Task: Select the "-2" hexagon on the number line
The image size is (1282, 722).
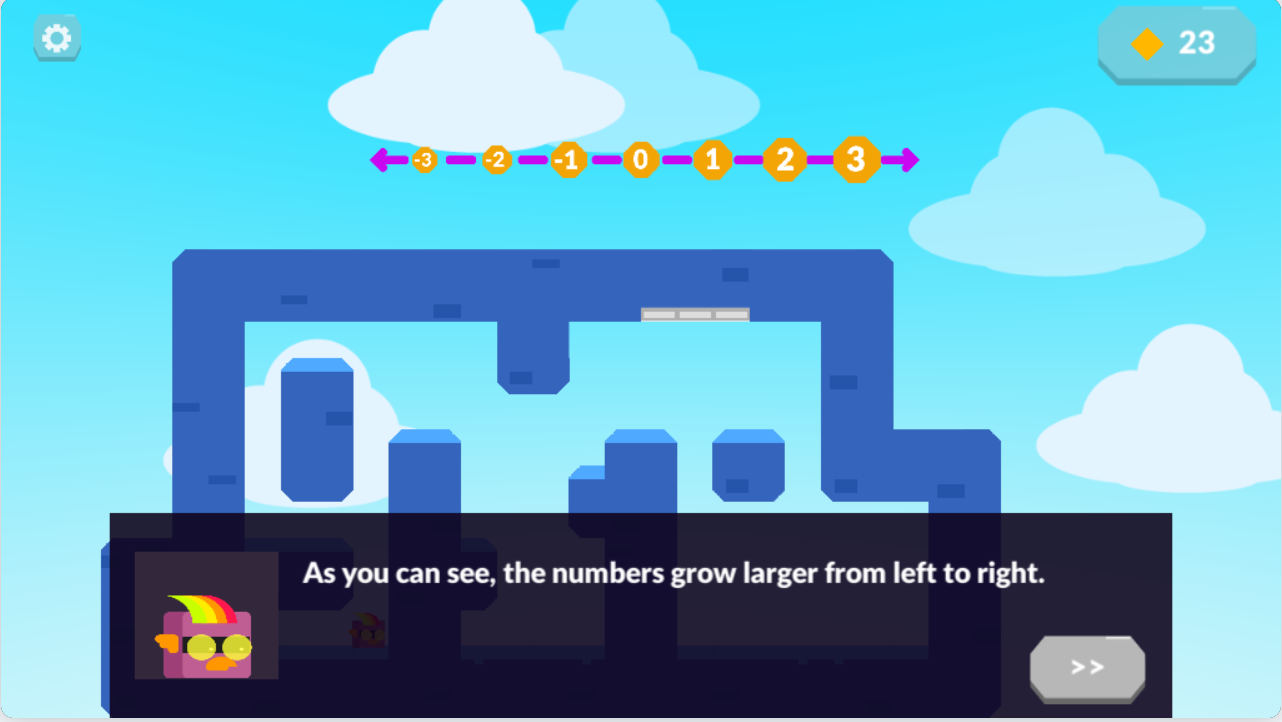Action: (495, 159)
